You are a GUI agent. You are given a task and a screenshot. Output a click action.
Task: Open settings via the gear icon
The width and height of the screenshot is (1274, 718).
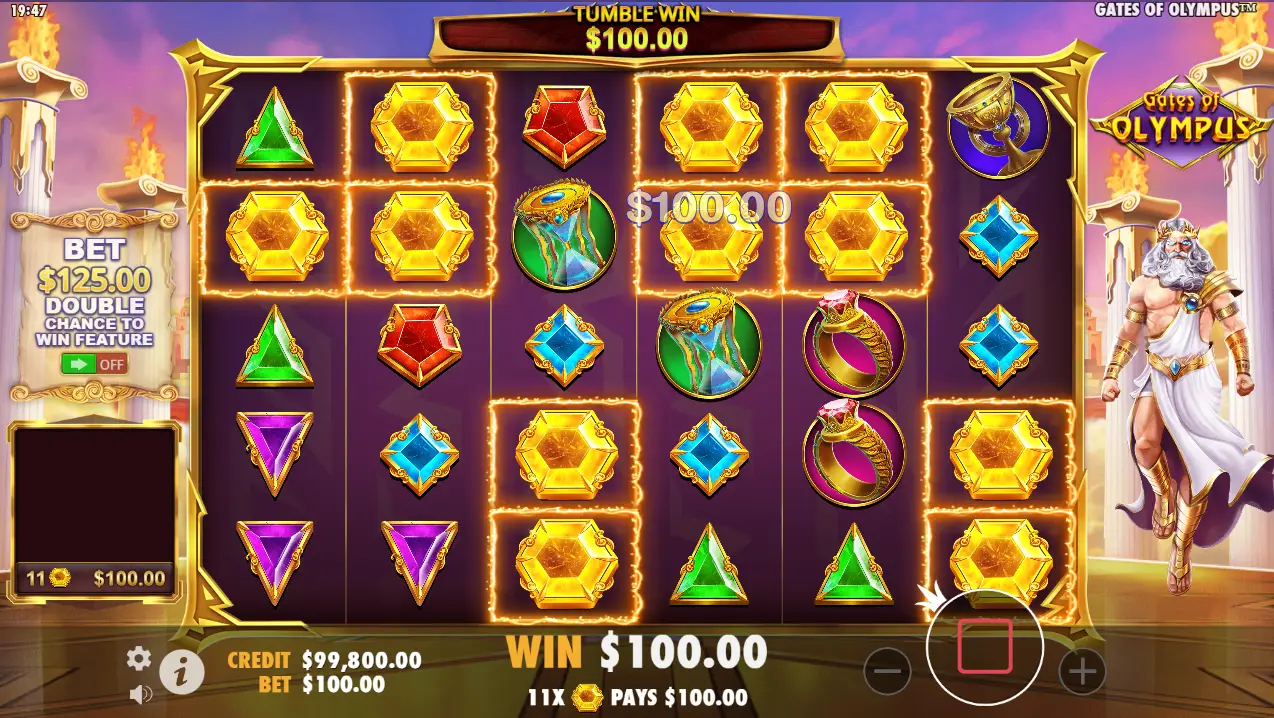pos(138,657)
